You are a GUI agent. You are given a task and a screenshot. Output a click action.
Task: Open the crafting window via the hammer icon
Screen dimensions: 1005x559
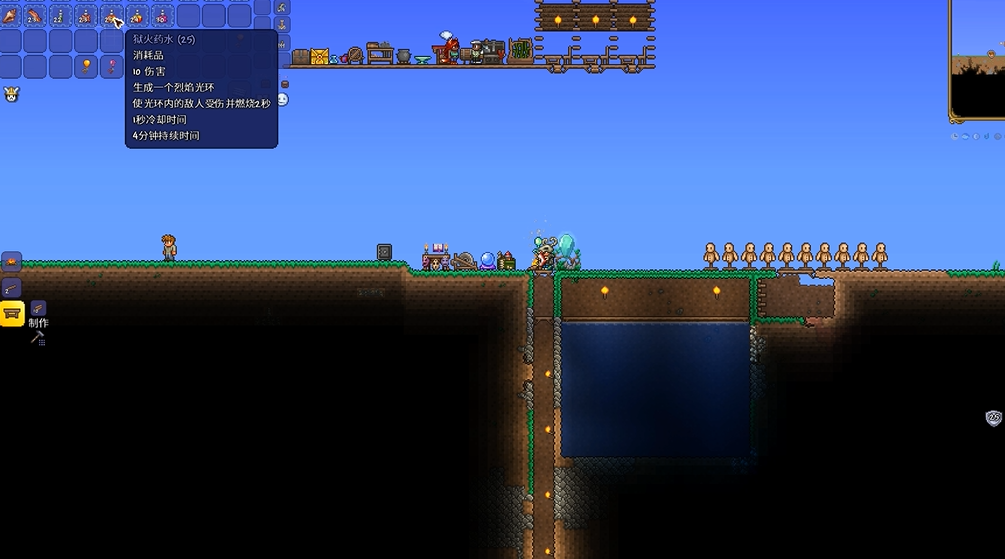38,338
